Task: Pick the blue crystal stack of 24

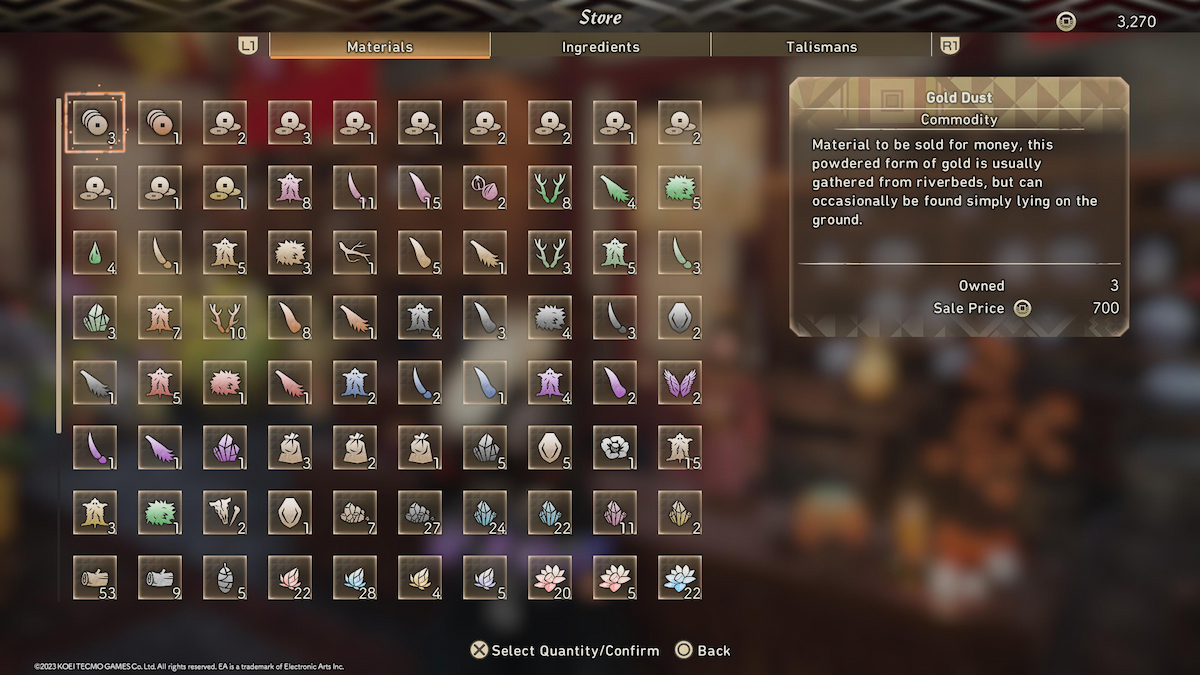Action: coord(485,512)
